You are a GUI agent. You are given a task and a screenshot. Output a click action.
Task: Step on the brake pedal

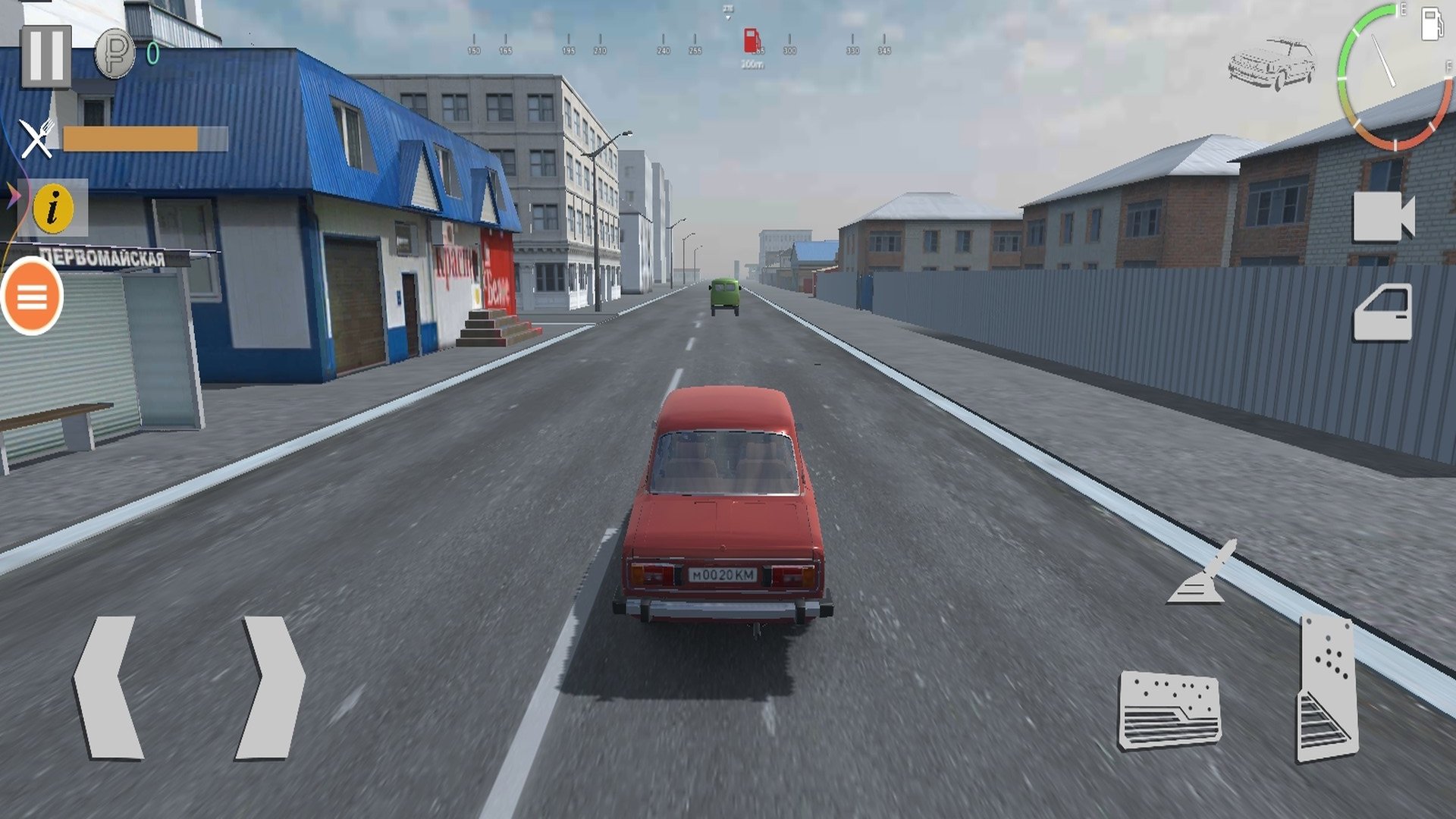pos(1169,710)
